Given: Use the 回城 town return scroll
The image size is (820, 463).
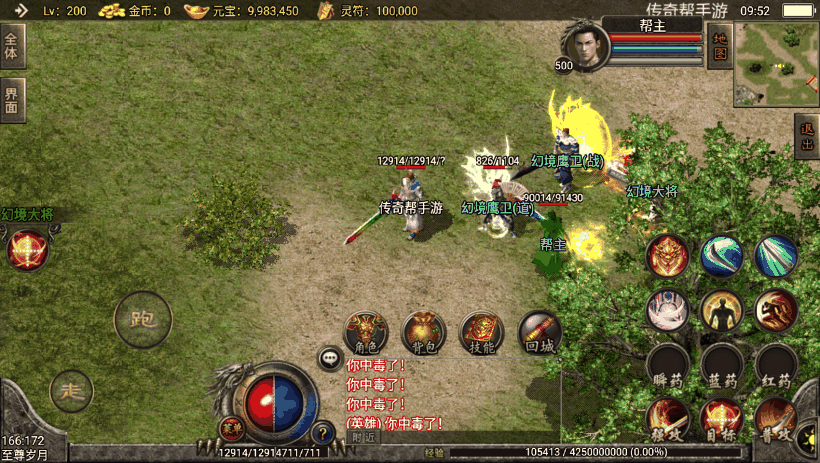Looking at the screenshot, I should click(540, 333).
